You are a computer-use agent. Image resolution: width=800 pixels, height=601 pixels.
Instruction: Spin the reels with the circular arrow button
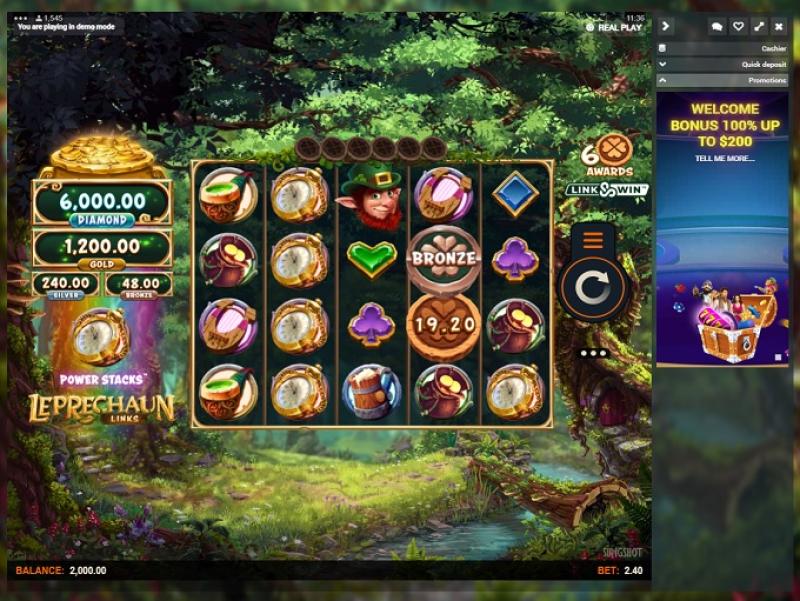tap(594, 289)
